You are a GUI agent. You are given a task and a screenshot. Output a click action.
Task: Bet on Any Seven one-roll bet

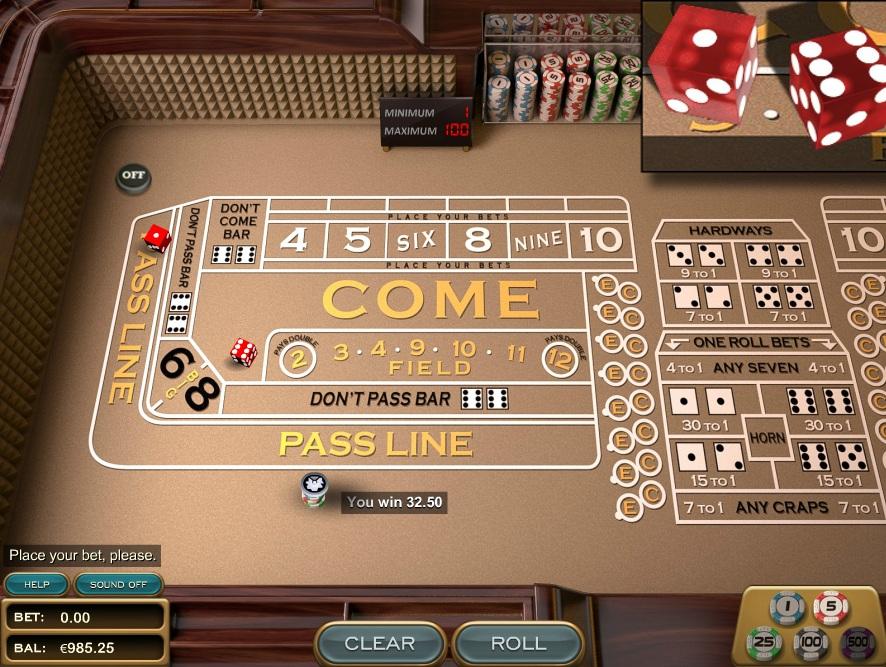(756, 368)
